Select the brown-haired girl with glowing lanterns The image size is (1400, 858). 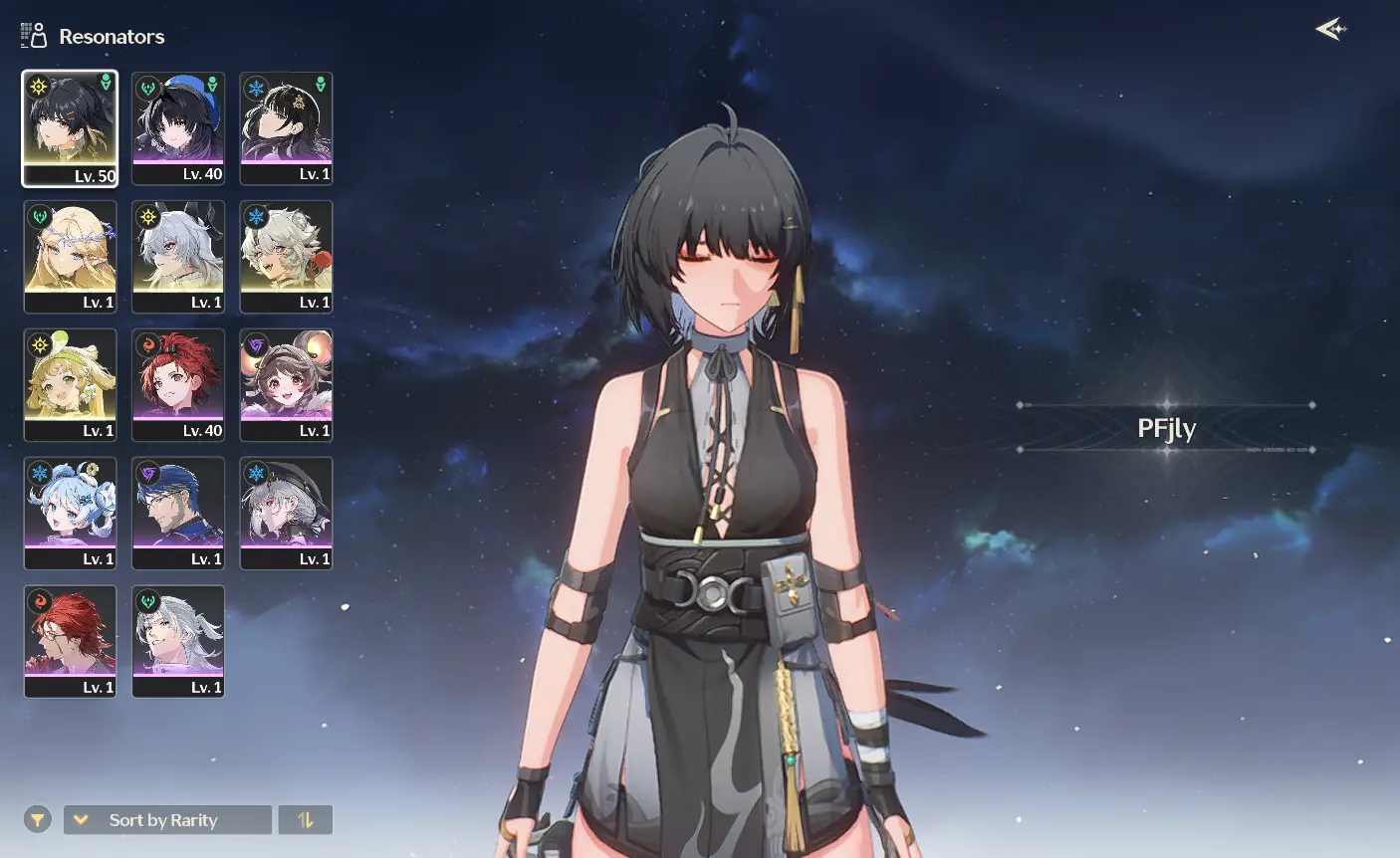(287, 385)
